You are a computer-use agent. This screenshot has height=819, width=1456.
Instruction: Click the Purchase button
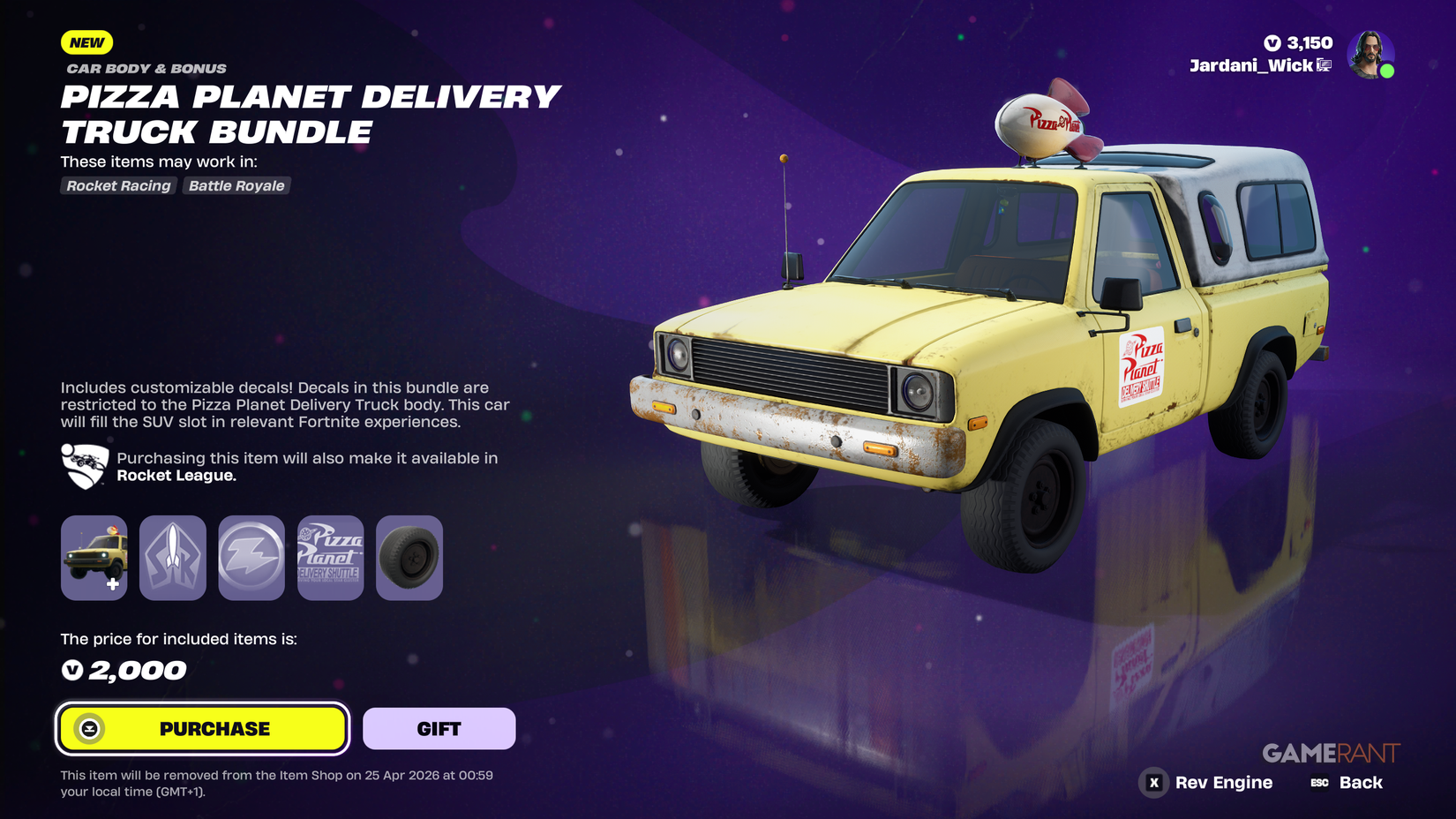point(201,728)
